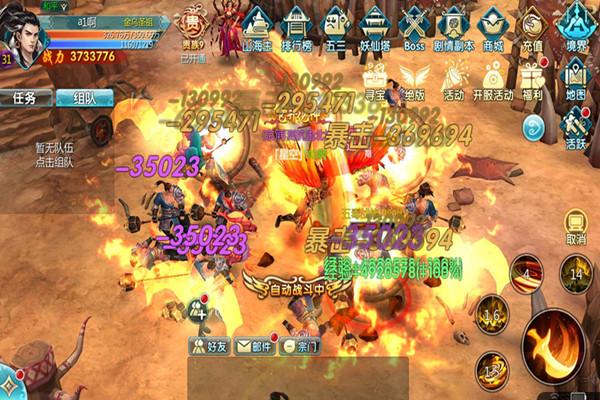600x400 pixels.
Task: Open the 开服活动 server launch events
Action: coord(492,80)
